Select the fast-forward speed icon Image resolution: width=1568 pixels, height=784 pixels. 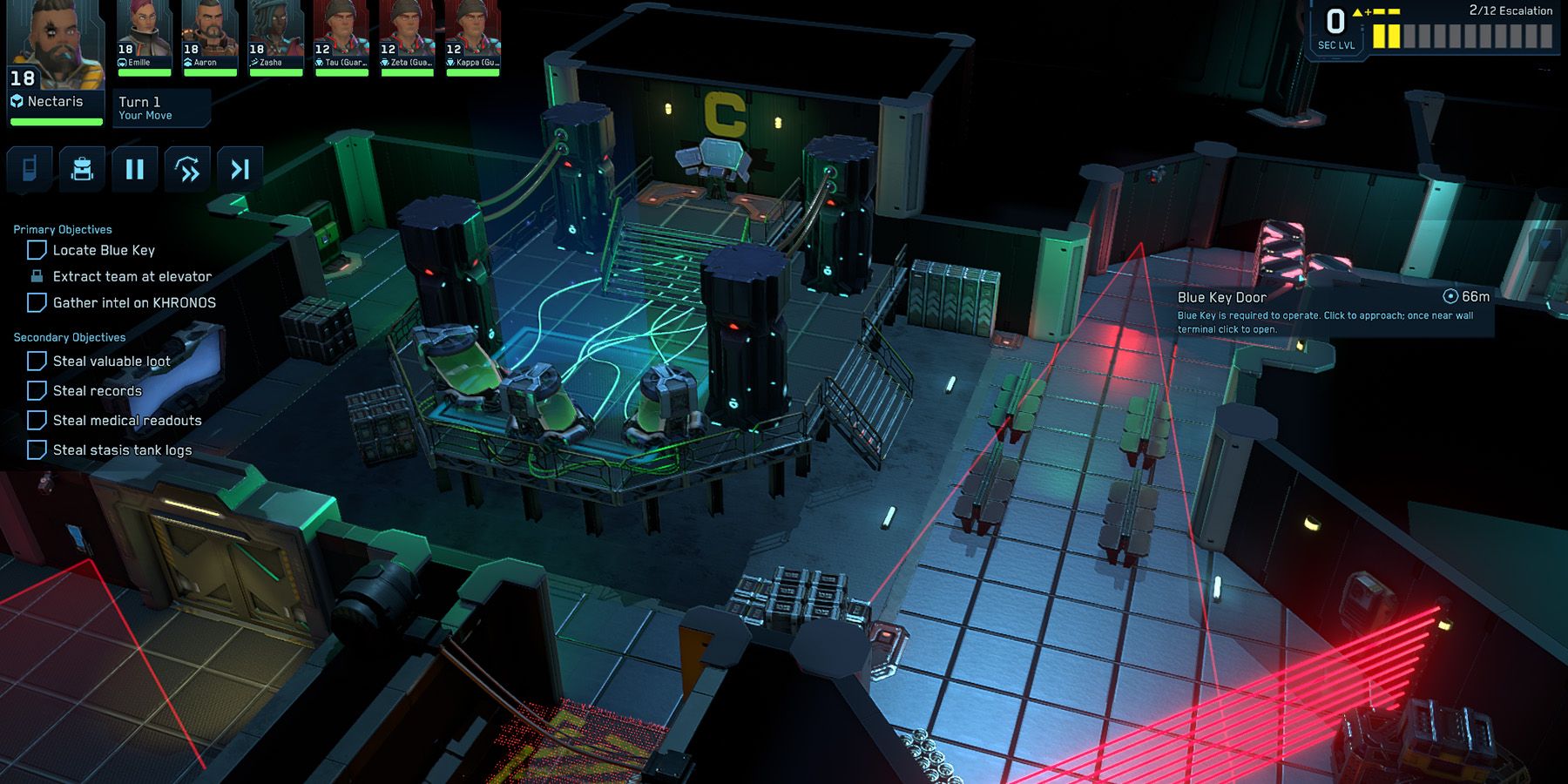coord(188,168)
